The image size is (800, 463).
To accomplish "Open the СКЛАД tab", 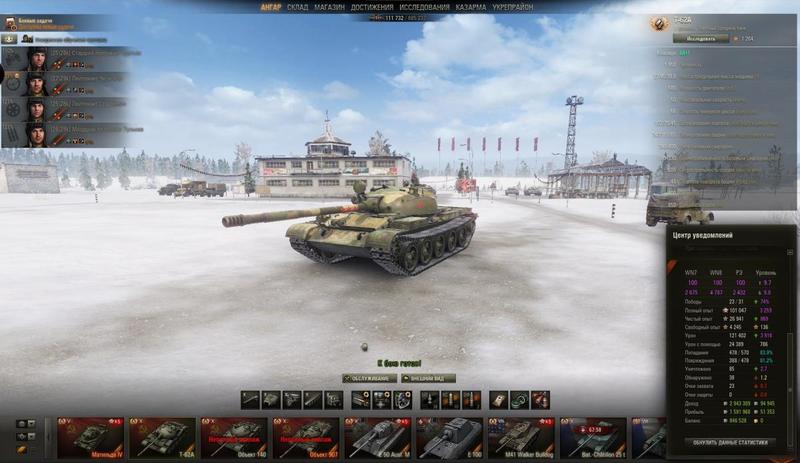I will [297, 7].
